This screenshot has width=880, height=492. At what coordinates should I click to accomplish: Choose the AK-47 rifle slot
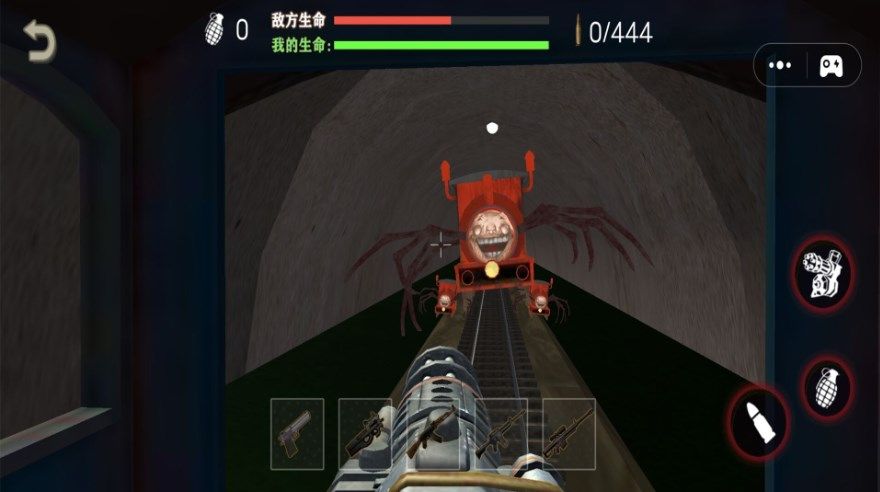coord(433,434)
